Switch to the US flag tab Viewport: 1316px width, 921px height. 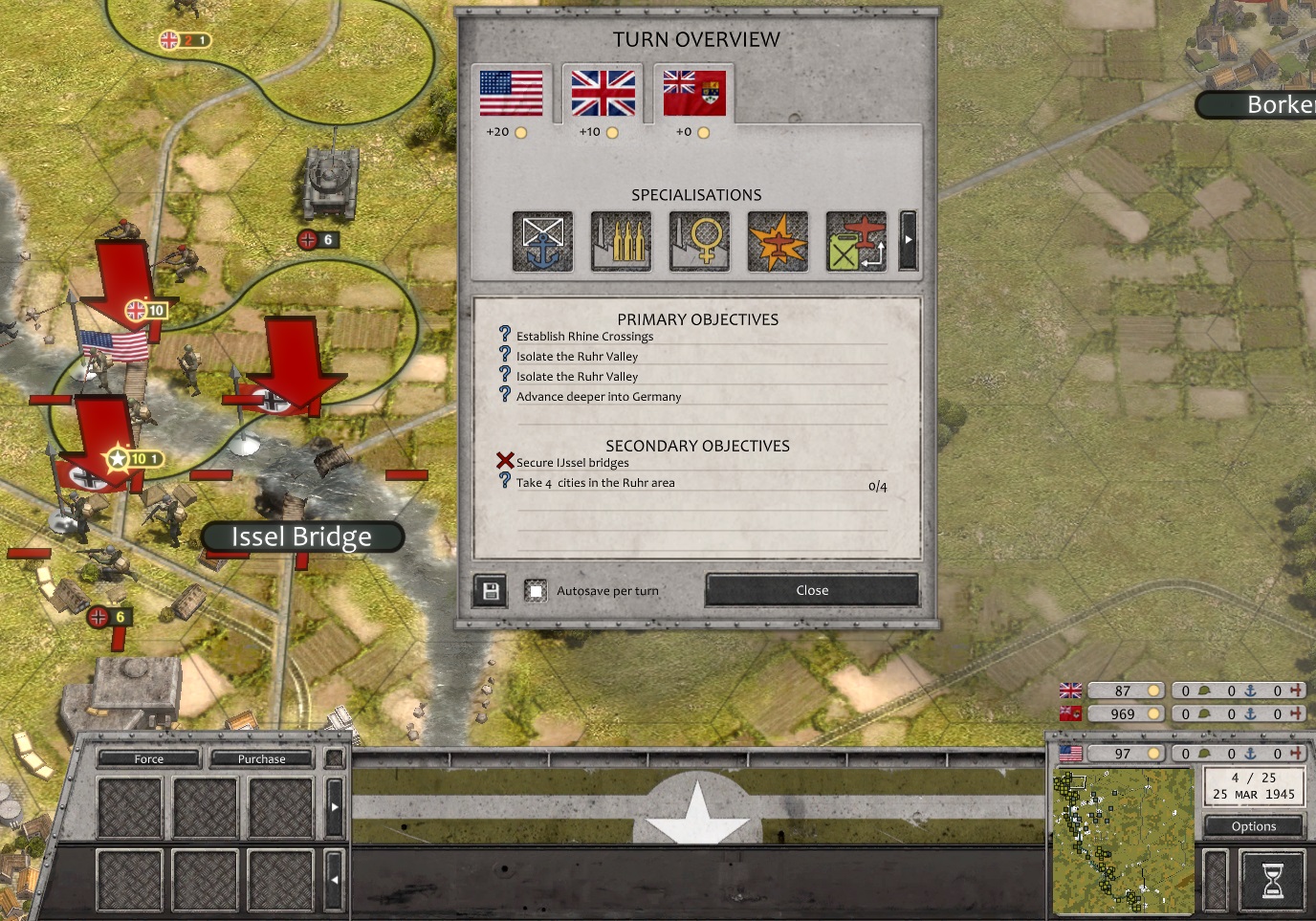511,93
